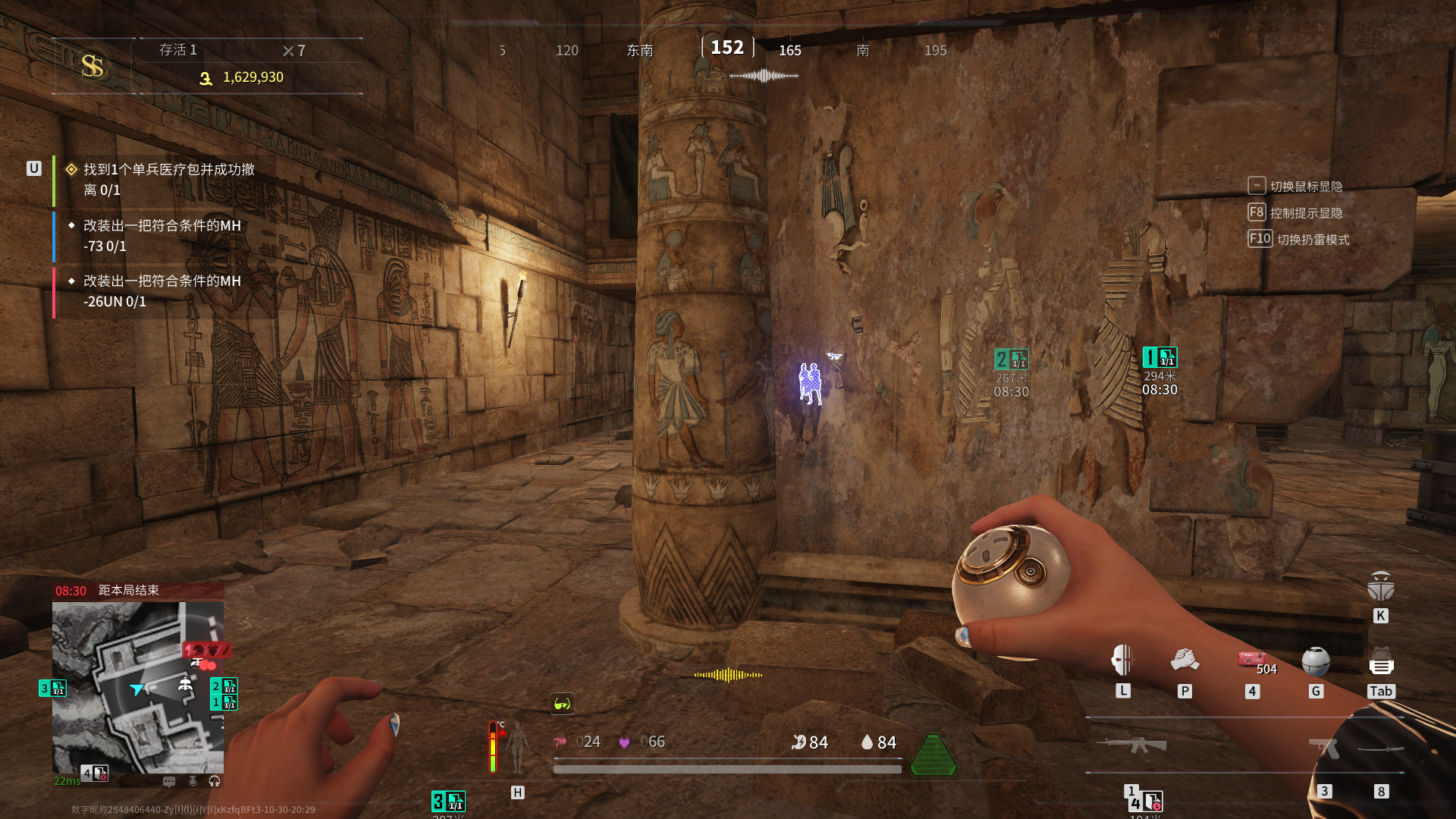
Task: Activate the handshake icon
Action: click(x=1185, y=661)
